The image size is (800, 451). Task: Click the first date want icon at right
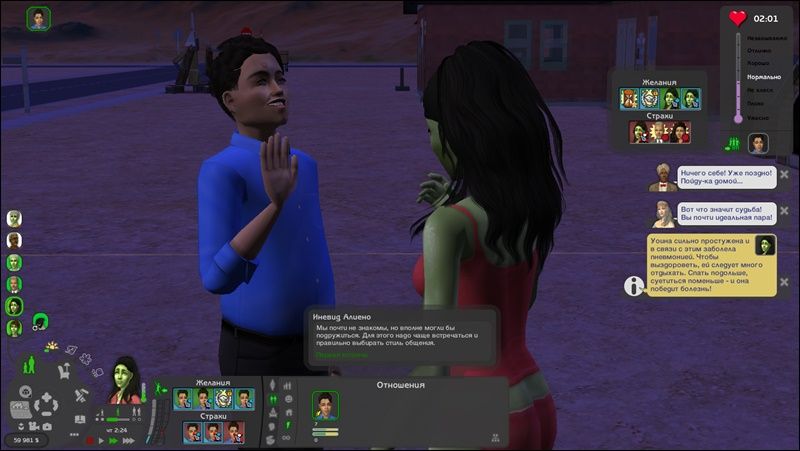(x=629, y=98)
